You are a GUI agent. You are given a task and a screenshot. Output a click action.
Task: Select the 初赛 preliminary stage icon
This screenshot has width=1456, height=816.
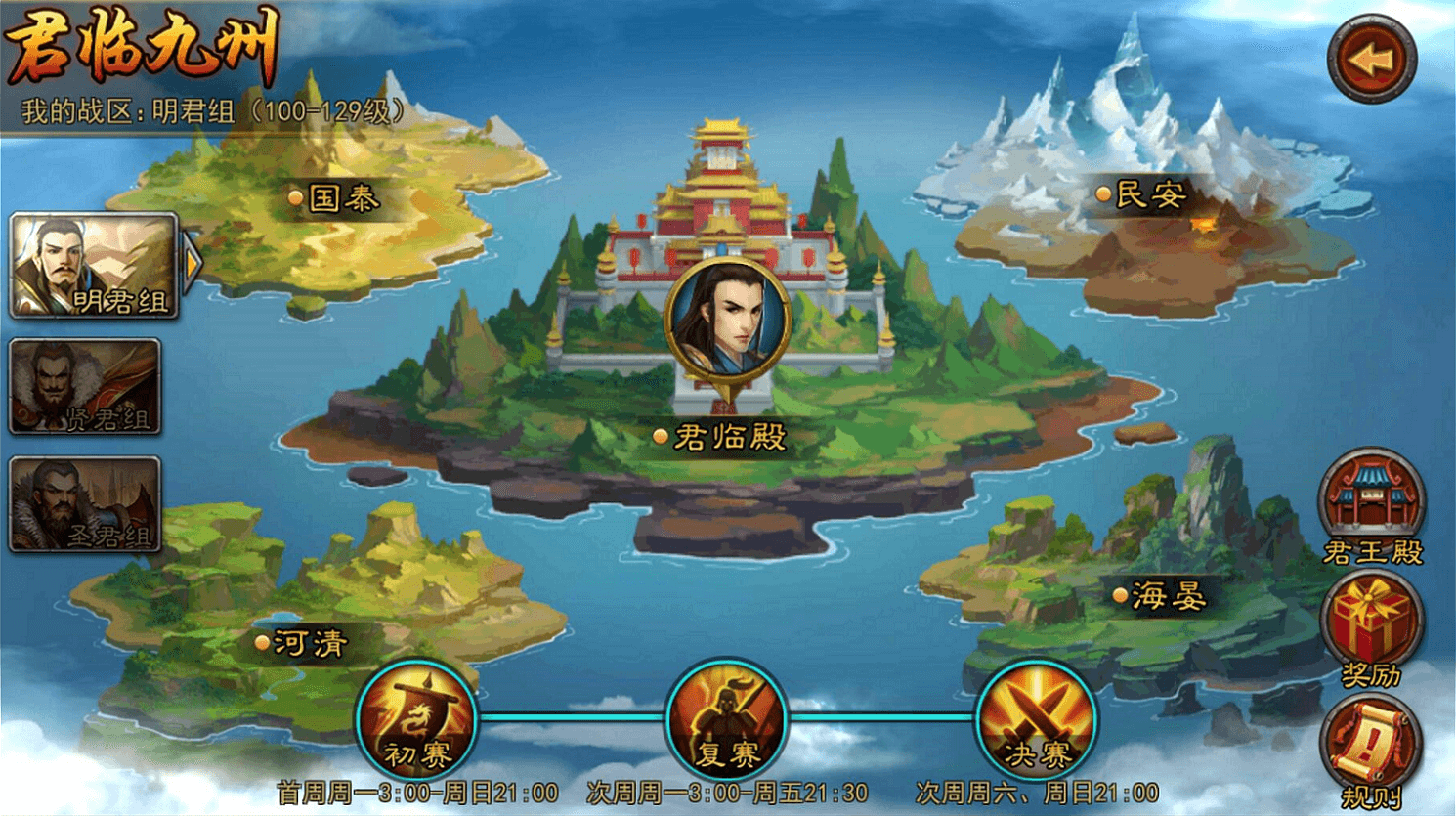417,721
